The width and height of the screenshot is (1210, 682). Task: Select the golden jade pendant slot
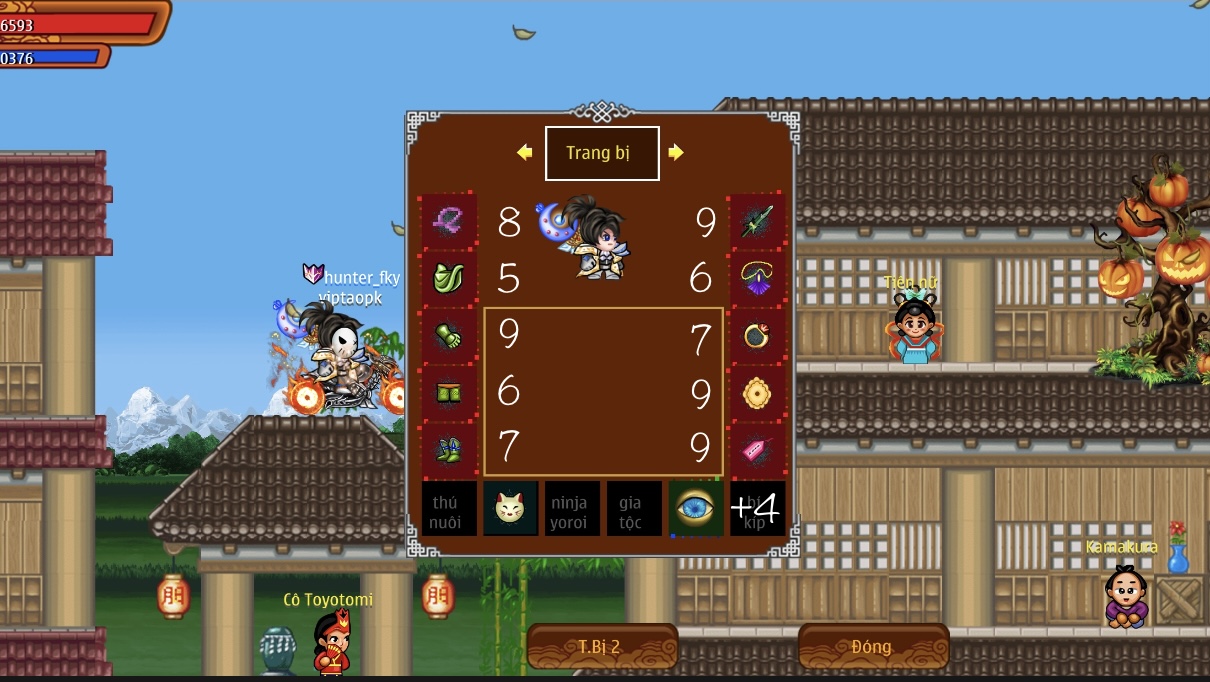click(x=757, y=393)
